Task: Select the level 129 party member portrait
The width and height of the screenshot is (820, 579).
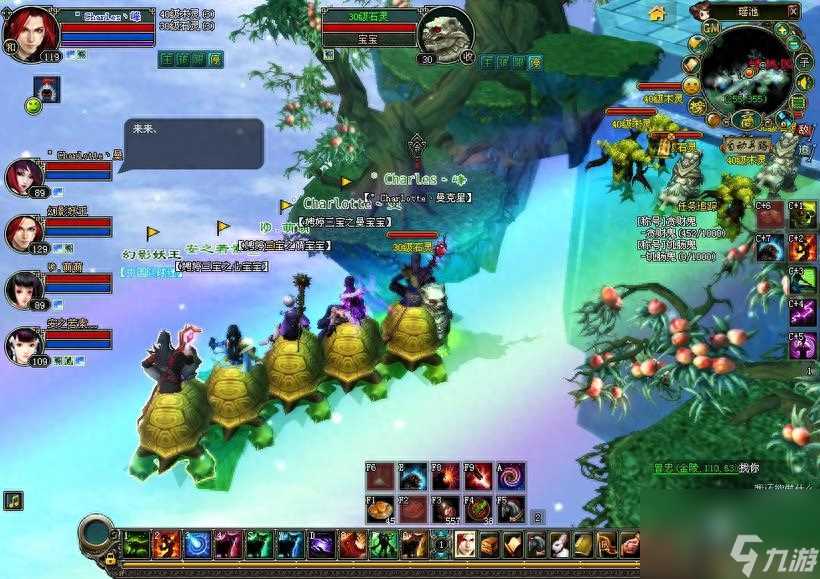Action: (23, 232)
